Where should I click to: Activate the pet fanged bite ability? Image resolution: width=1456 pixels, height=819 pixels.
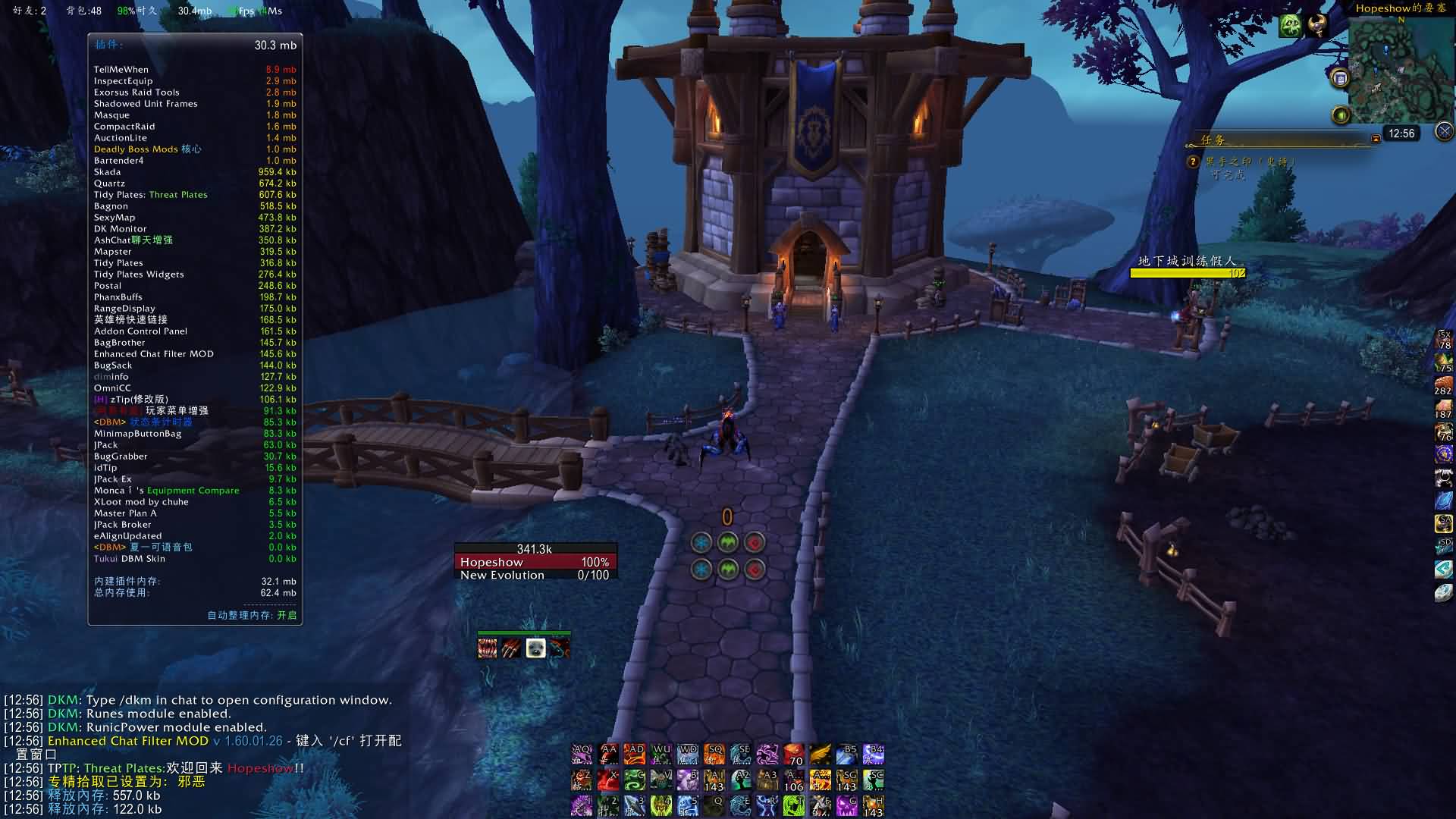click(488, 648)
